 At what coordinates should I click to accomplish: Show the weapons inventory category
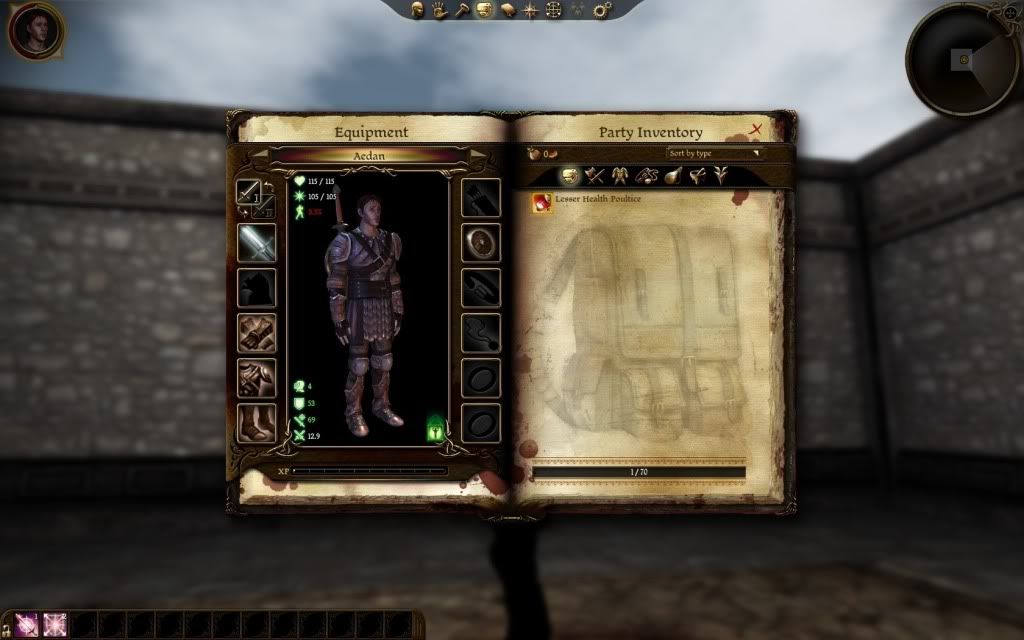[x=595, y=177]
